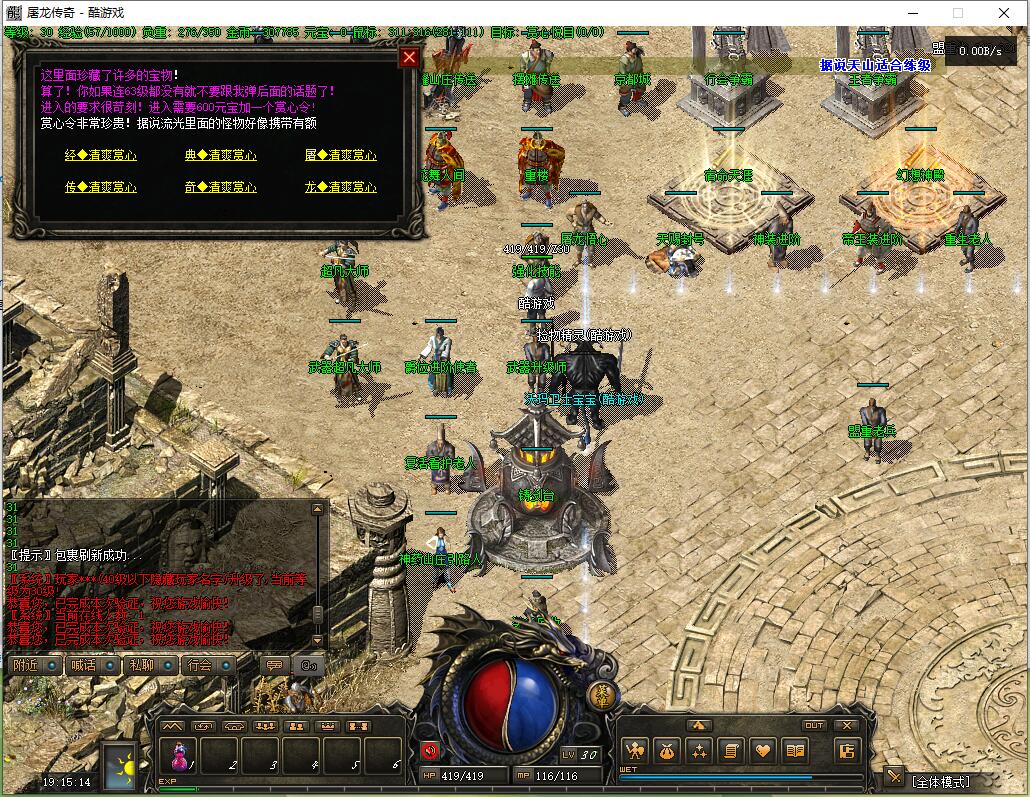Select the 典◆清爽赏心 option
1030x797 pixels.
(220, 155)
